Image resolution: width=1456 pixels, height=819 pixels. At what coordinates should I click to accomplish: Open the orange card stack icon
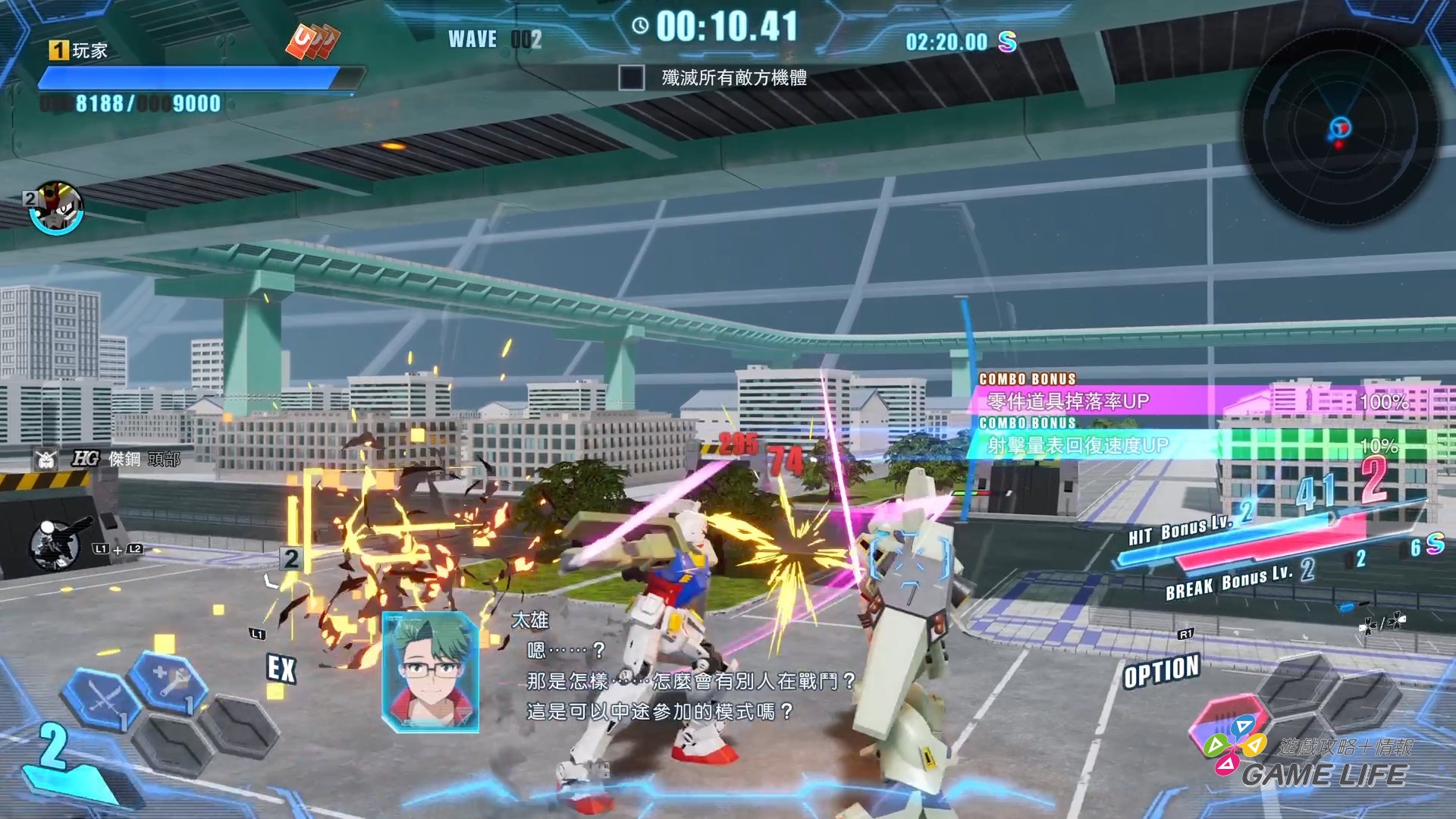pos(312,41)
